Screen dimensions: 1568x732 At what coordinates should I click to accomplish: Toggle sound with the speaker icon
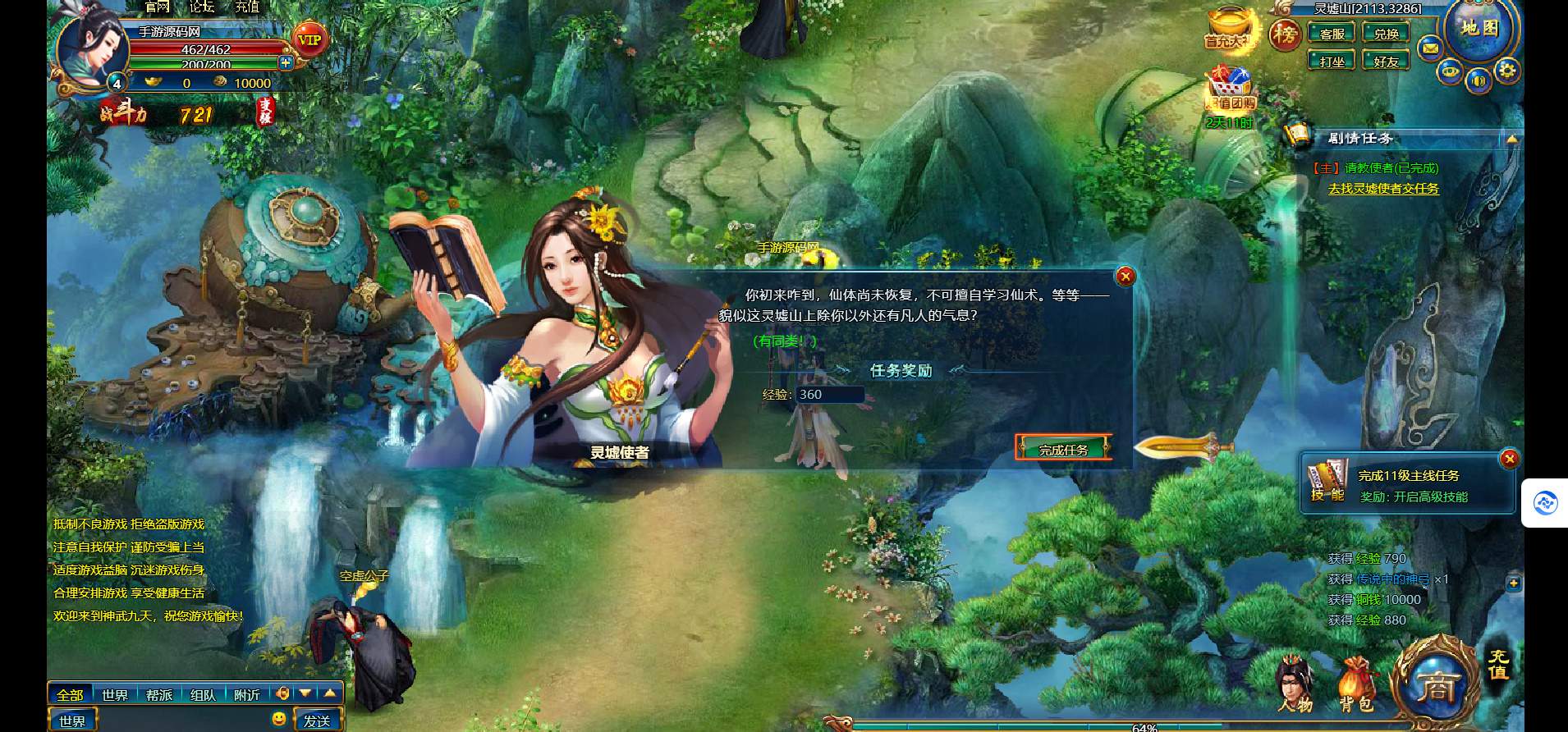[x=1479, y=80]
